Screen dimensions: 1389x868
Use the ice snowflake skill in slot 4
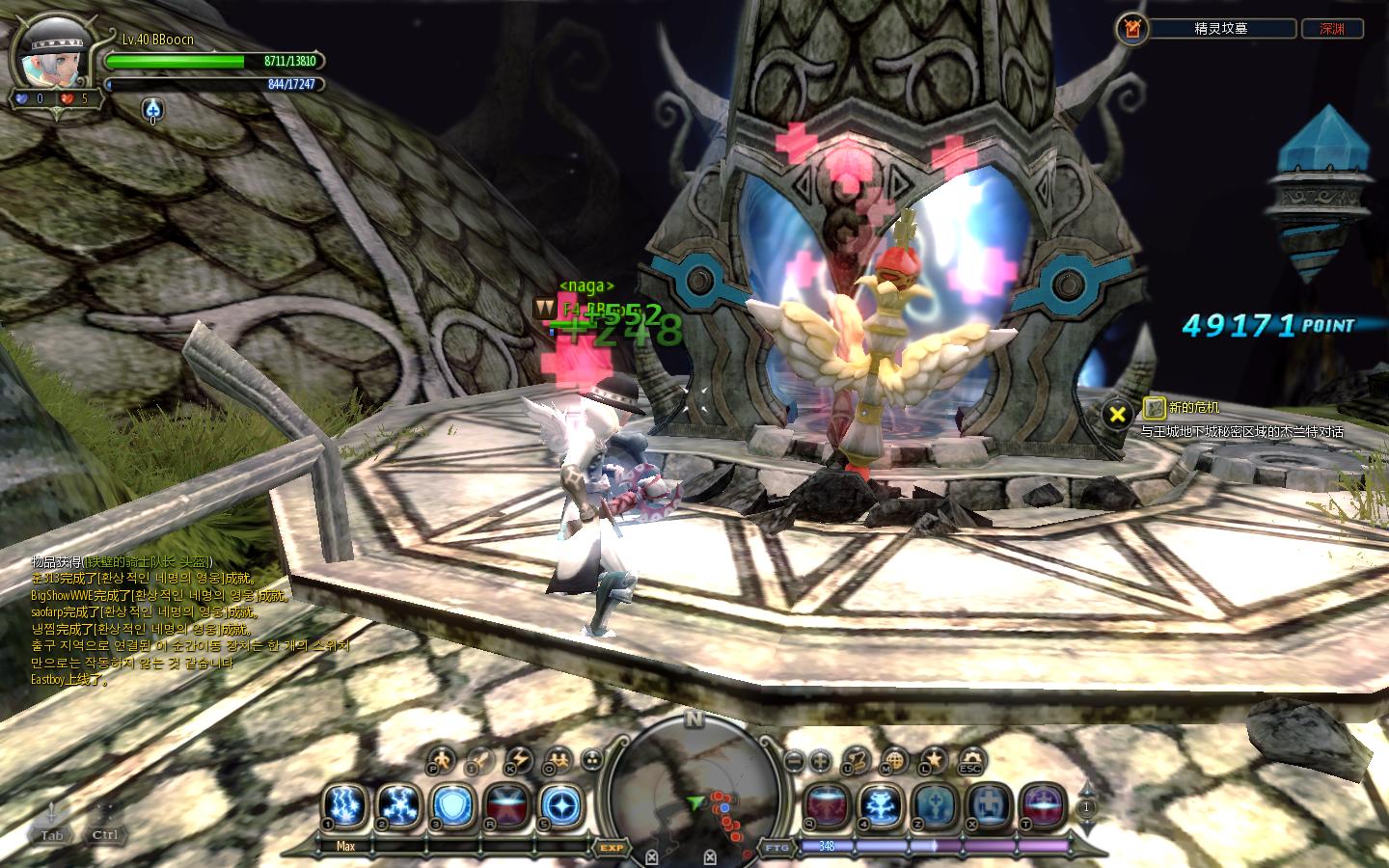click(881, 804)
